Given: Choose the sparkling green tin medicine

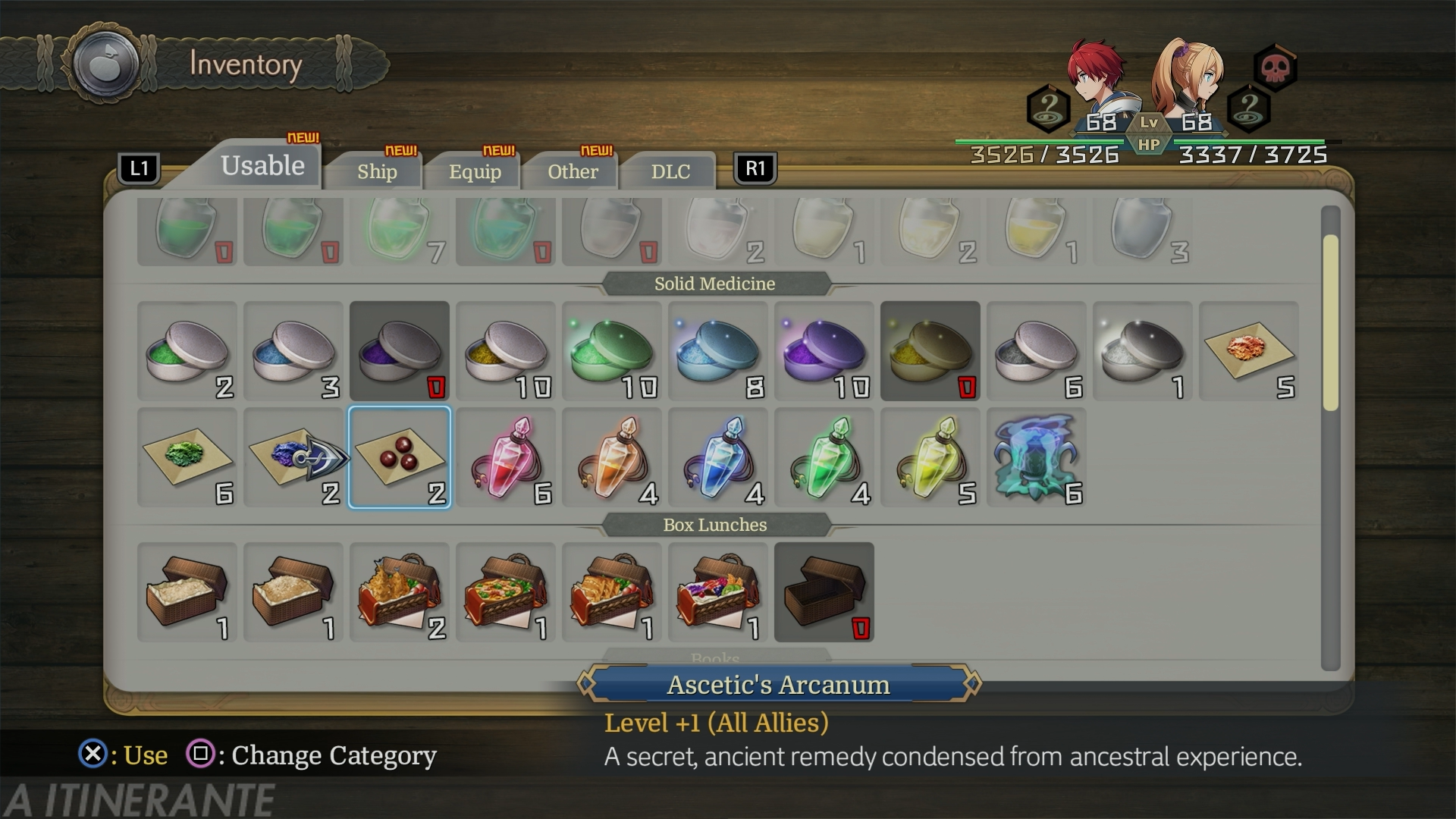Looking at the screenshot, I should (612, 351).
